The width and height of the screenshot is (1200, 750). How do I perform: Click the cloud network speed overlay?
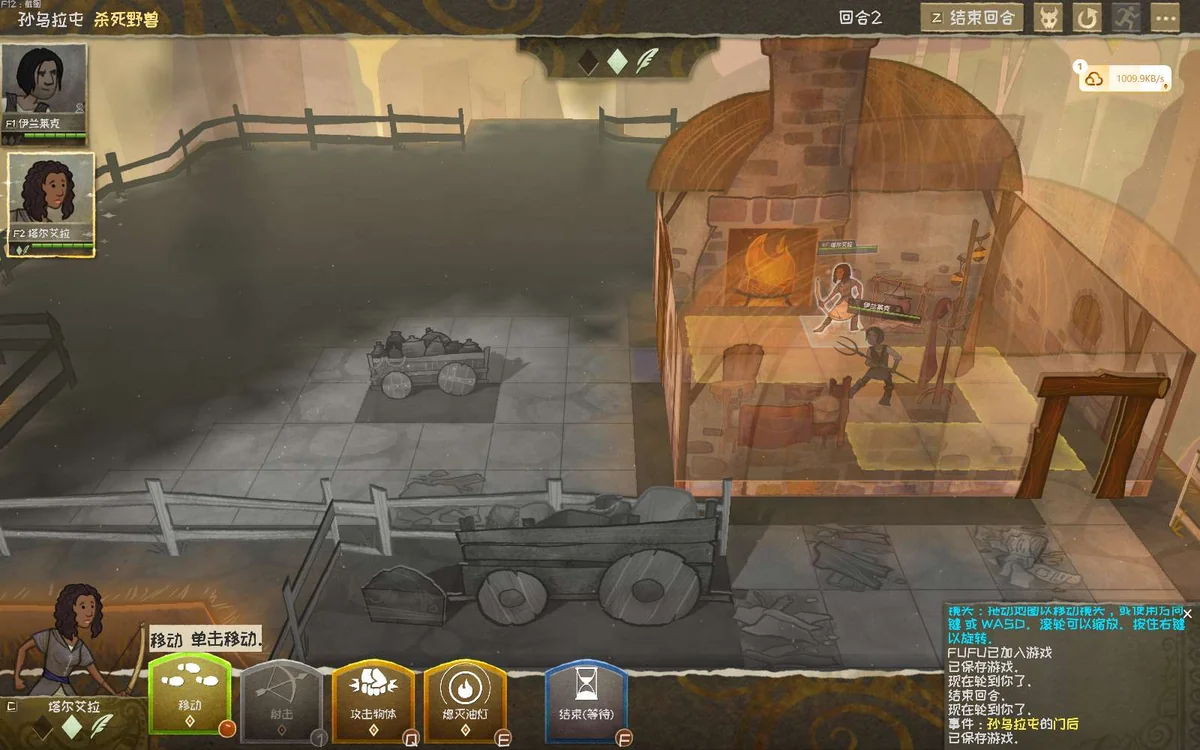(x=1124, y=78)
